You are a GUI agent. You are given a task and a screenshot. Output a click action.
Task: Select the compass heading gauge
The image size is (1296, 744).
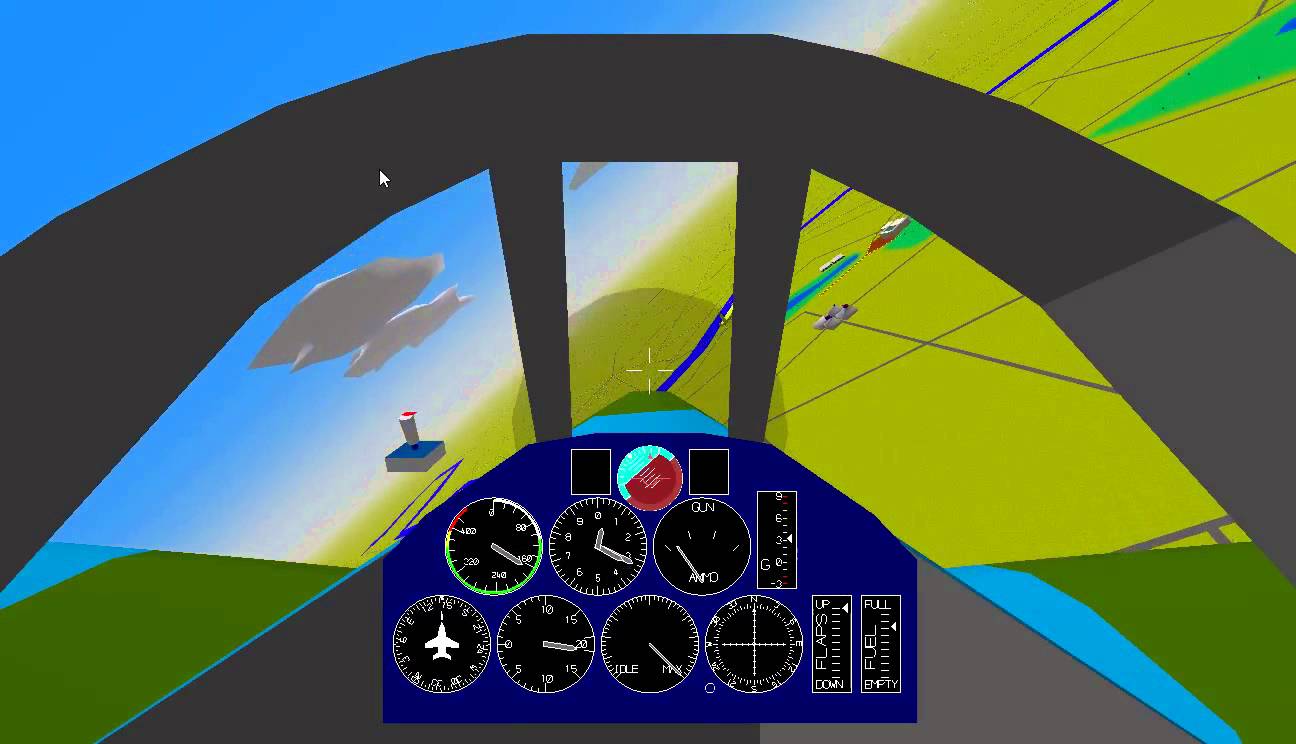(752, 644)
